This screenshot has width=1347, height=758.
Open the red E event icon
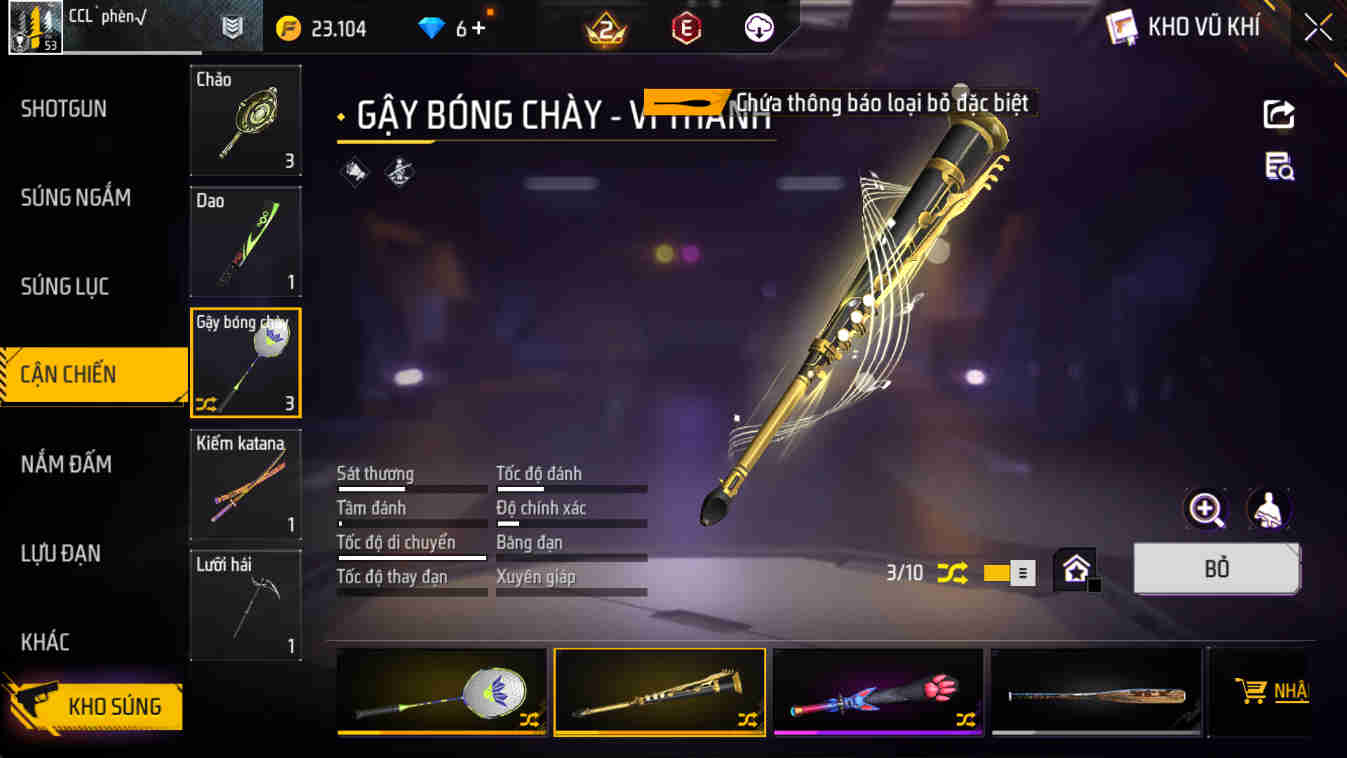[688, 27]
